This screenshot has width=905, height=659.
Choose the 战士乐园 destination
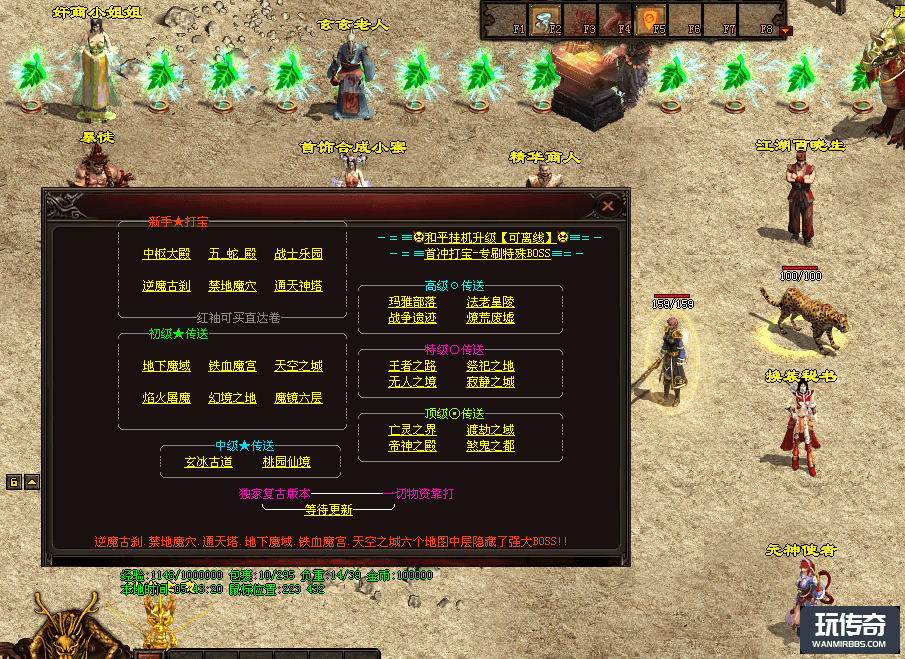click(298, 254)
